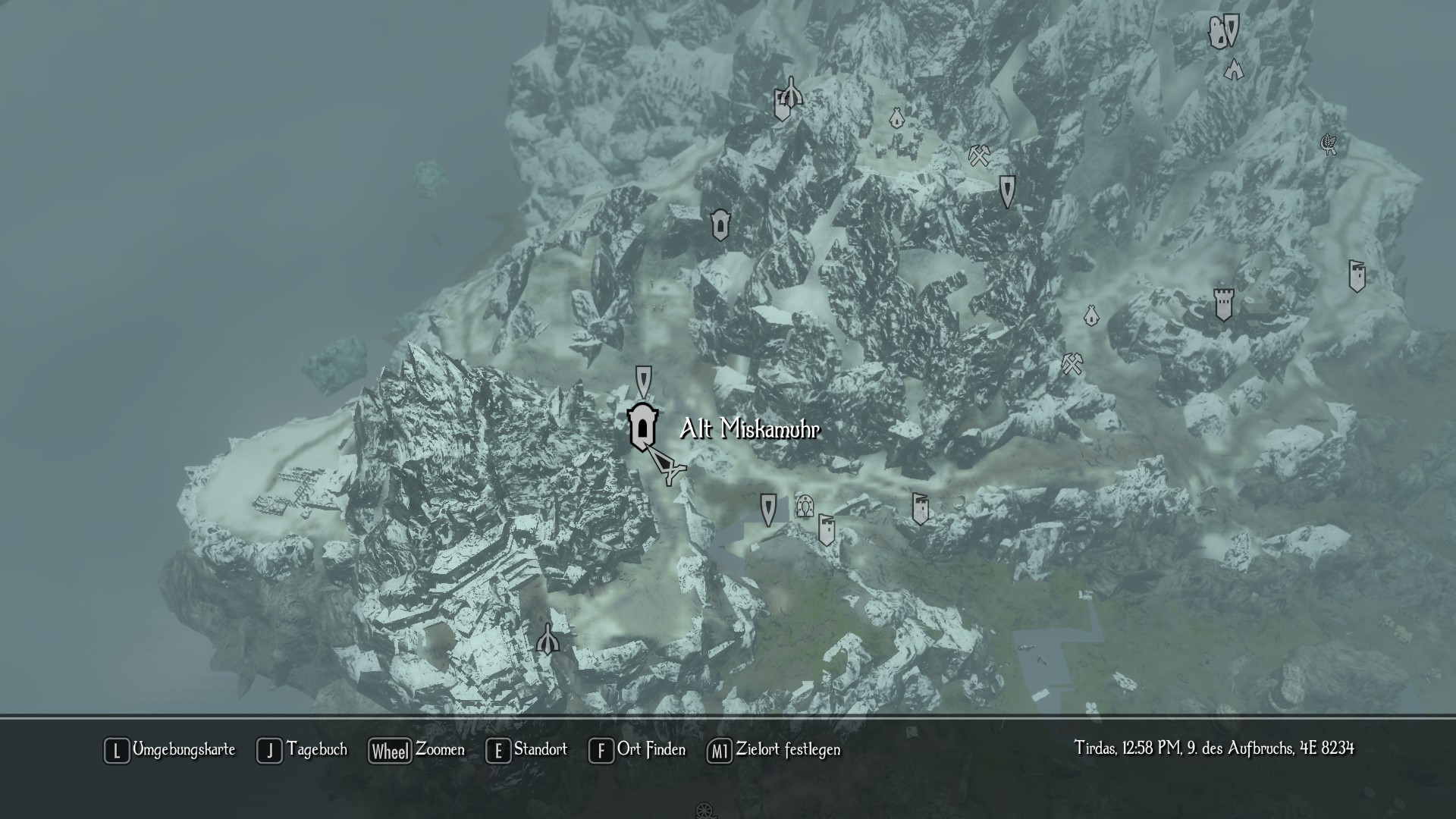Image resolution: width=1456 pixels, height=819 pixels.
Task: Center map on Standort
Action: pyautogui.click(x=526, y=750)
